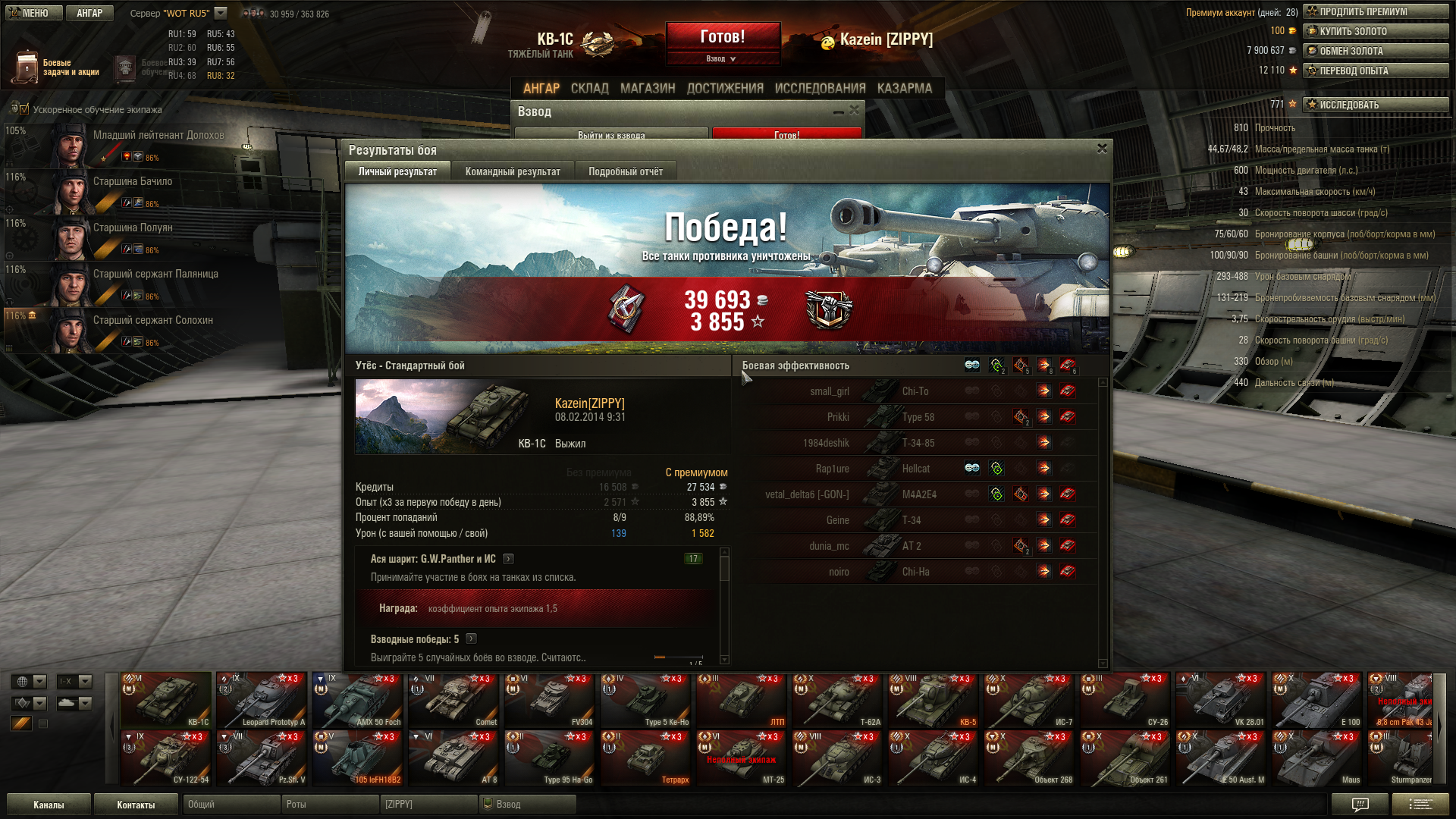Go to the Склад section

(589, 89)
